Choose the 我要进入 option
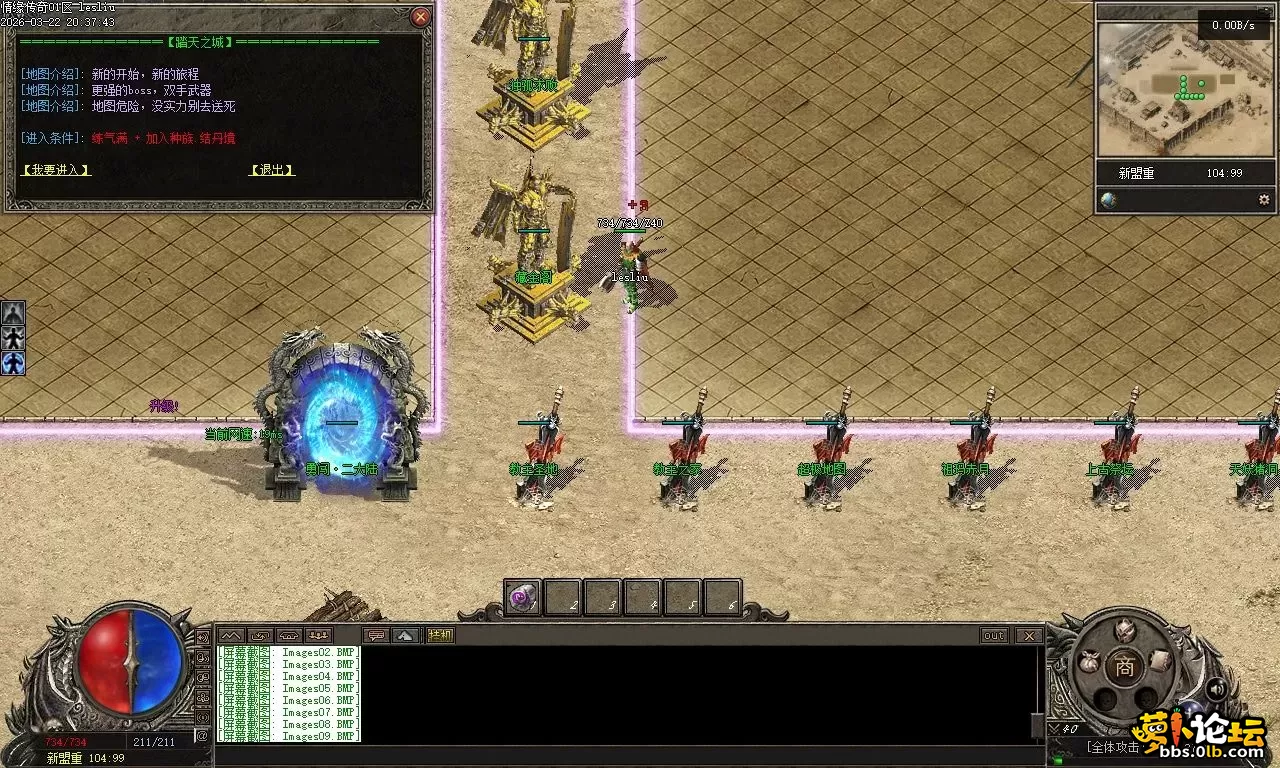Screen dimensions: 1280x768 pyautogui.click(x=56, y=170)
